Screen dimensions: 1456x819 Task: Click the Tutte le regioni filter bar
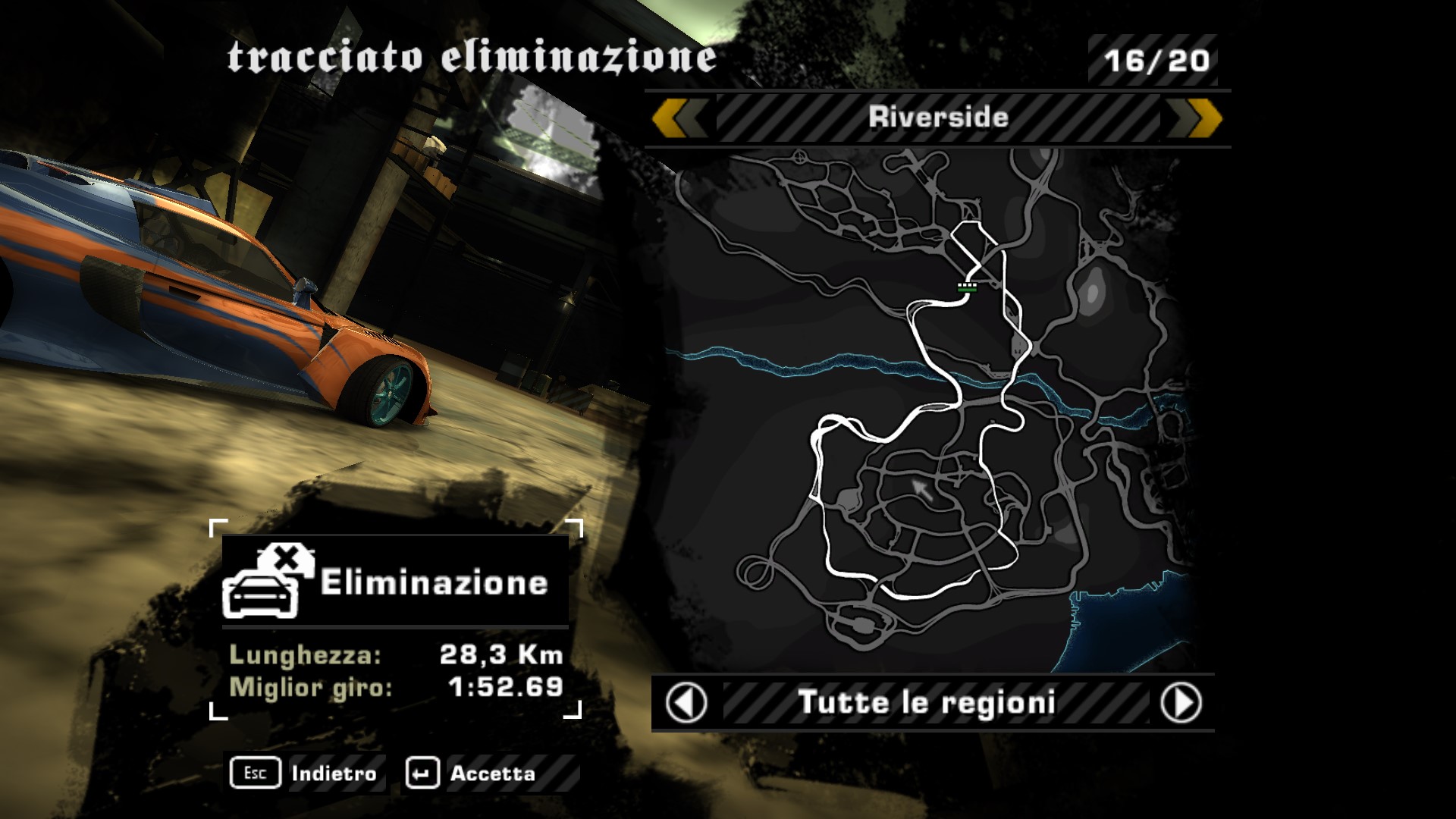pos(927,703)
